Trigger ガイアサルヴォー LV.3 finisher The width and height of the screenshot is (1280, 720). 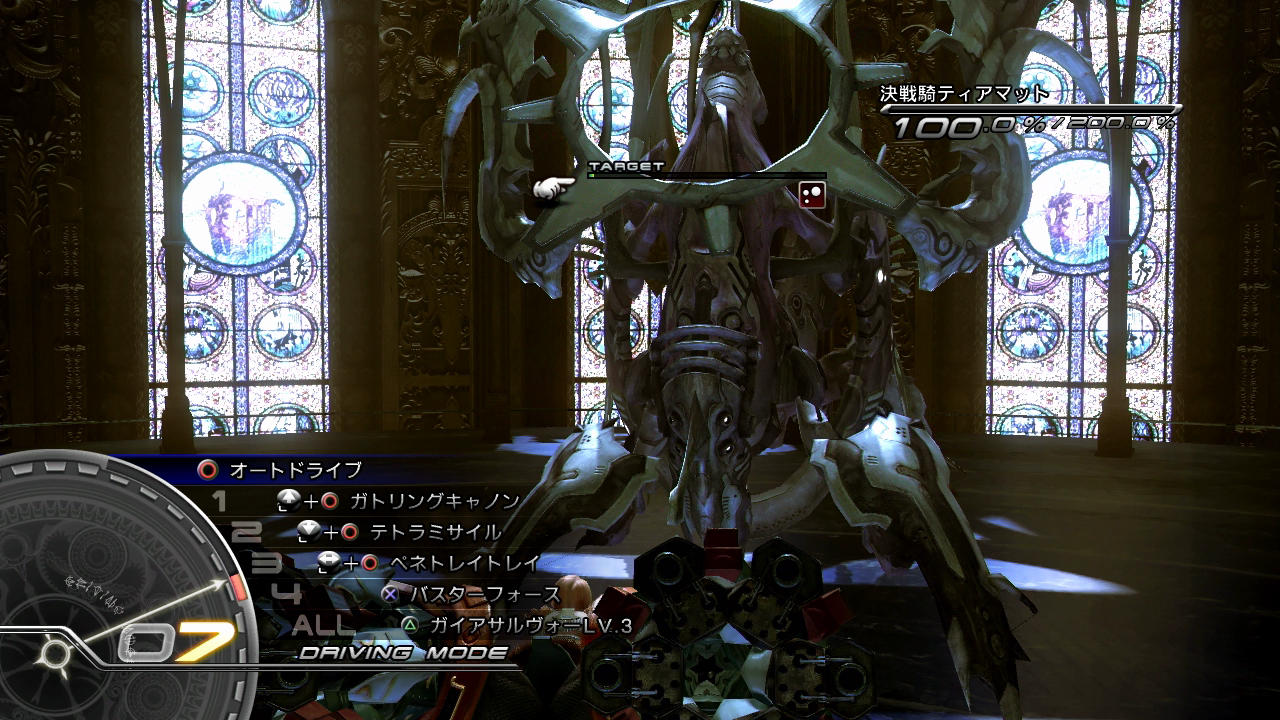pos(530,625)
